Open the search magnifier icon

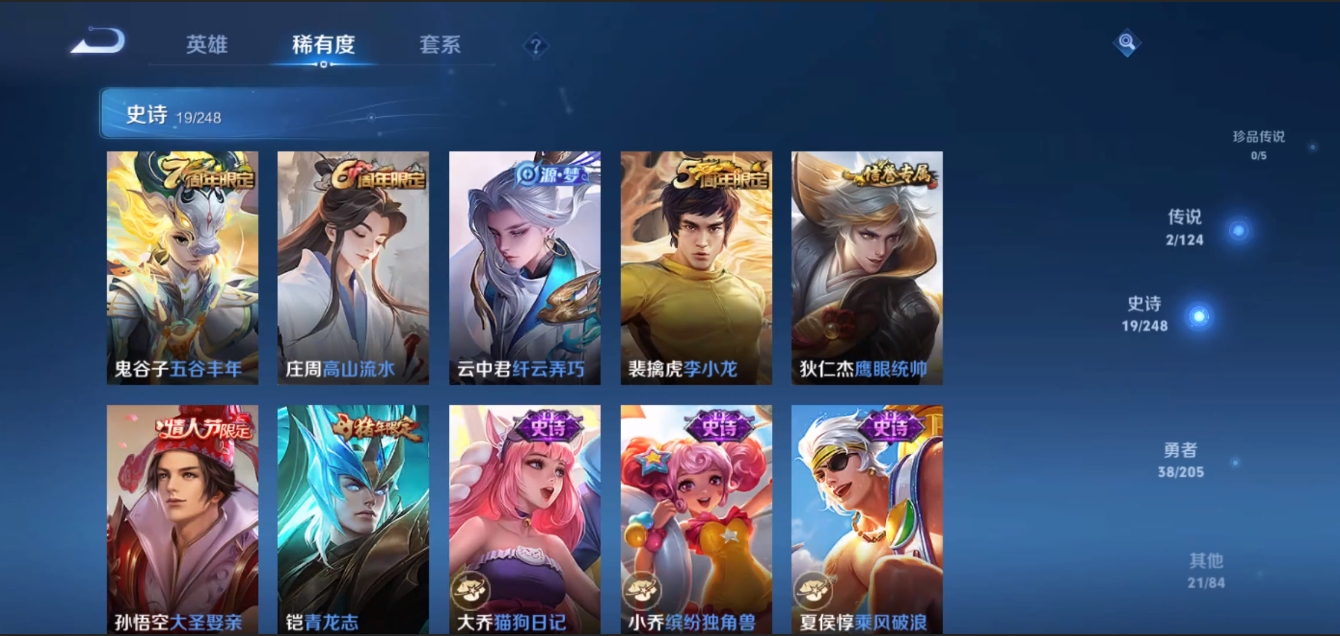[x=1127, y=42]
